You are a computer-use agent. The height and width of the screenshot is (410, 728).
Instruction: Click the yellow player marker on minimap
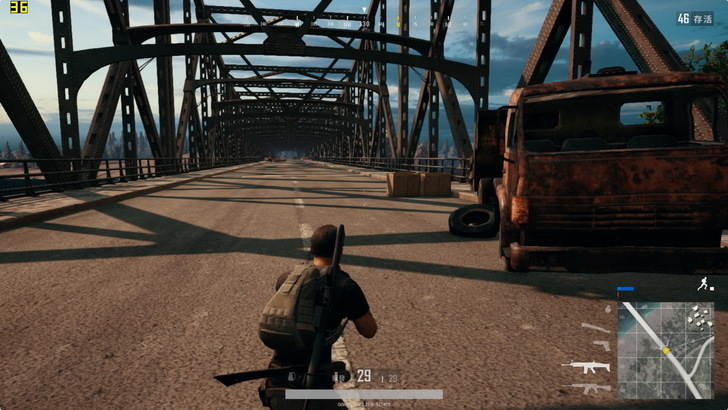point(665,351)
